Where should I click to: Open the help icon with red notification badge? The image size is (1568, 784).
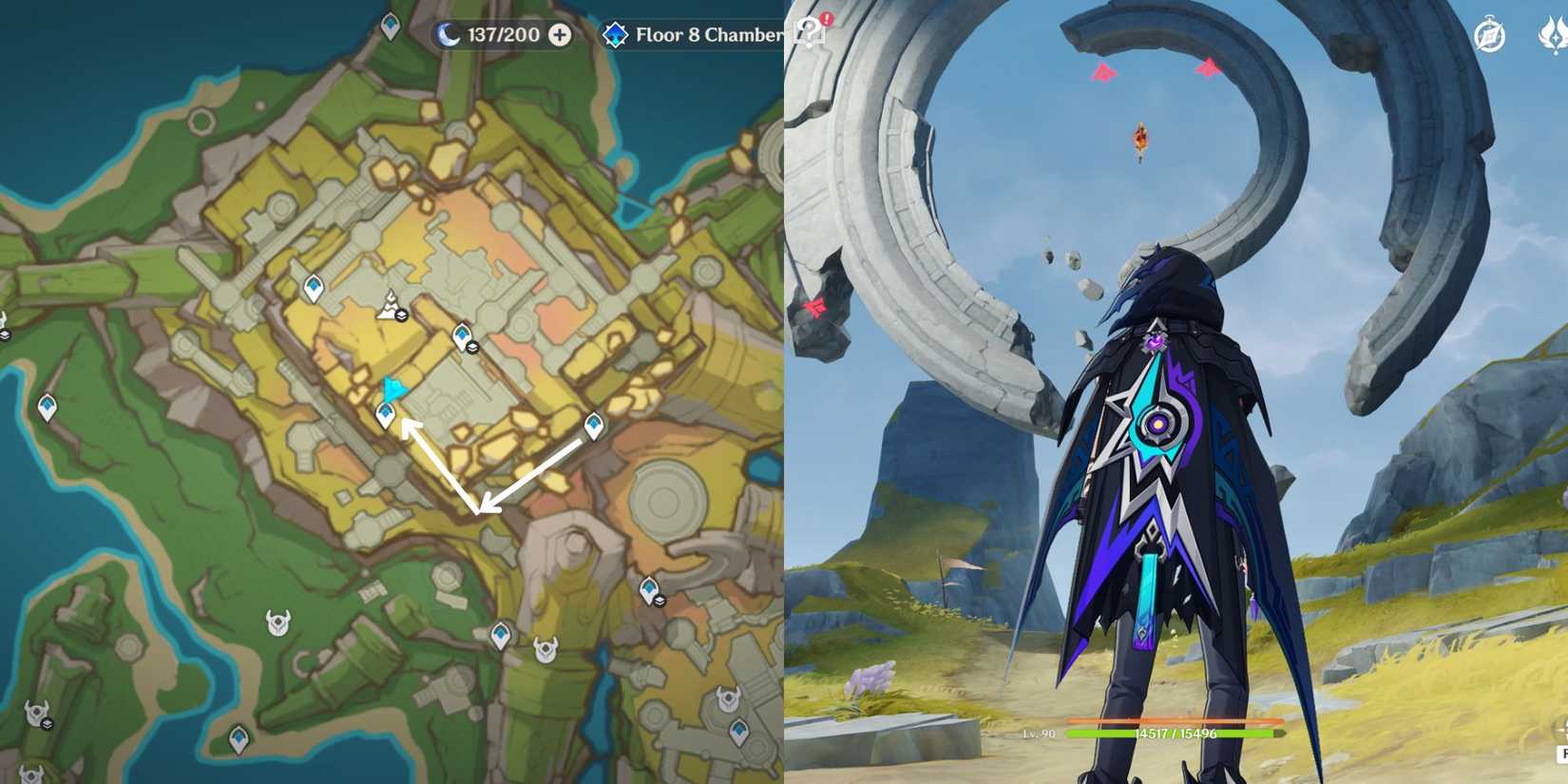[x=809, y=31]
